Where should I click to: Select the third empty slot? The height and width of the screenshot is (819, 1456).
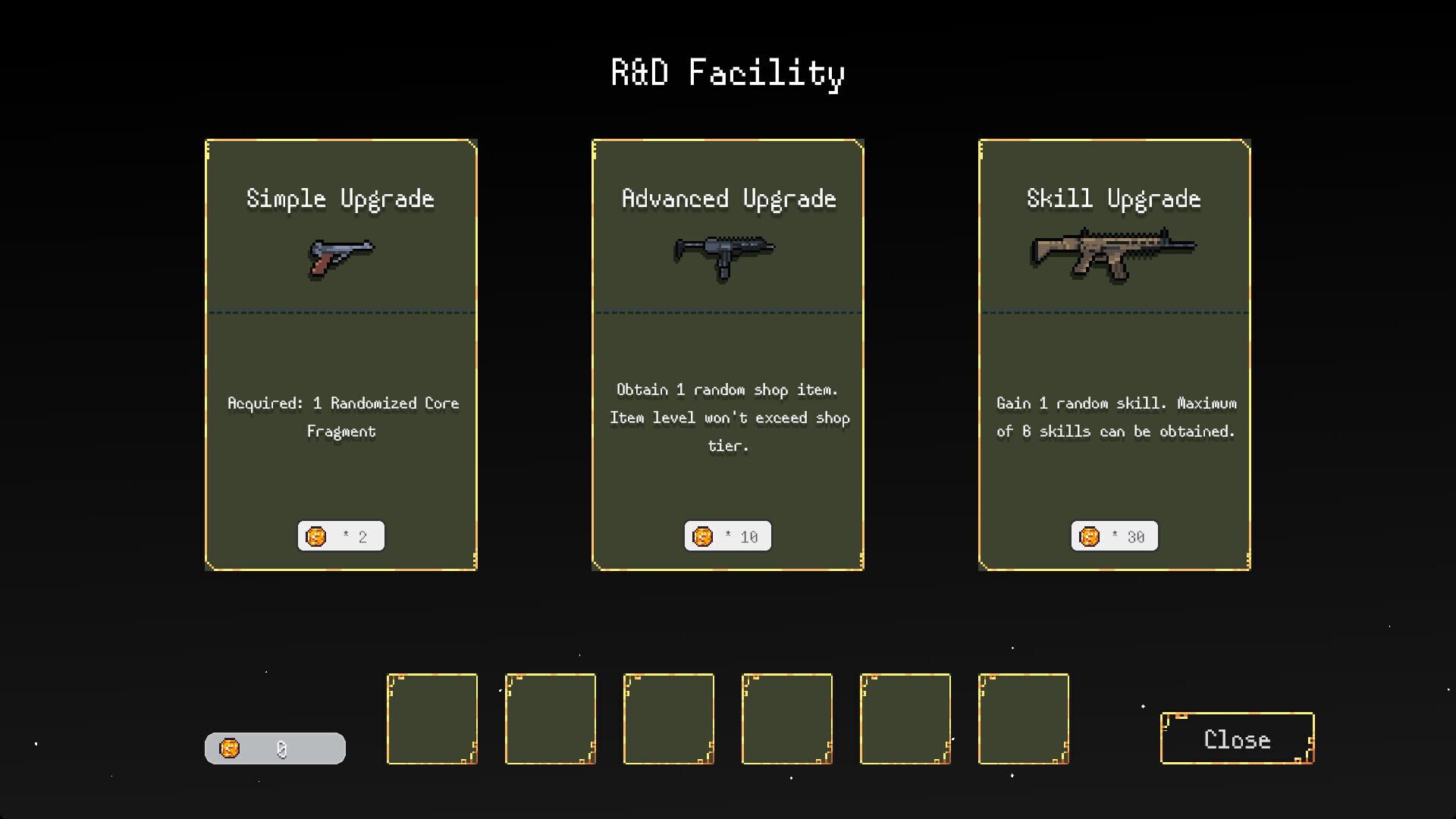pyautogui.click(x=669, y=718)
